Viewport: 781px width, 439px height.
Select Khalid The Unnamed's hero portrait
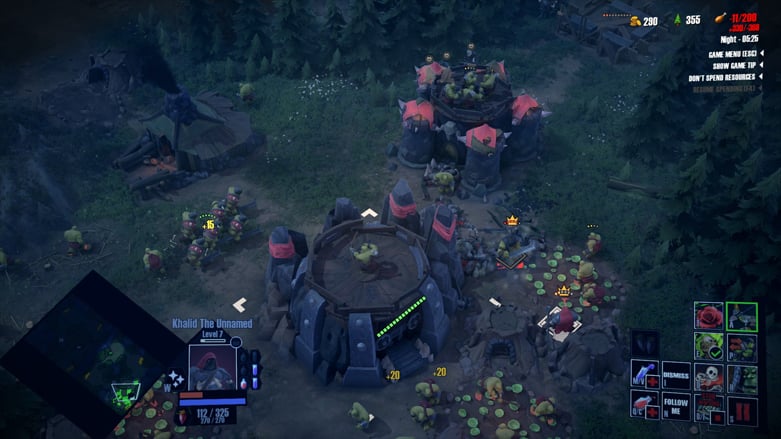[211, 365]
